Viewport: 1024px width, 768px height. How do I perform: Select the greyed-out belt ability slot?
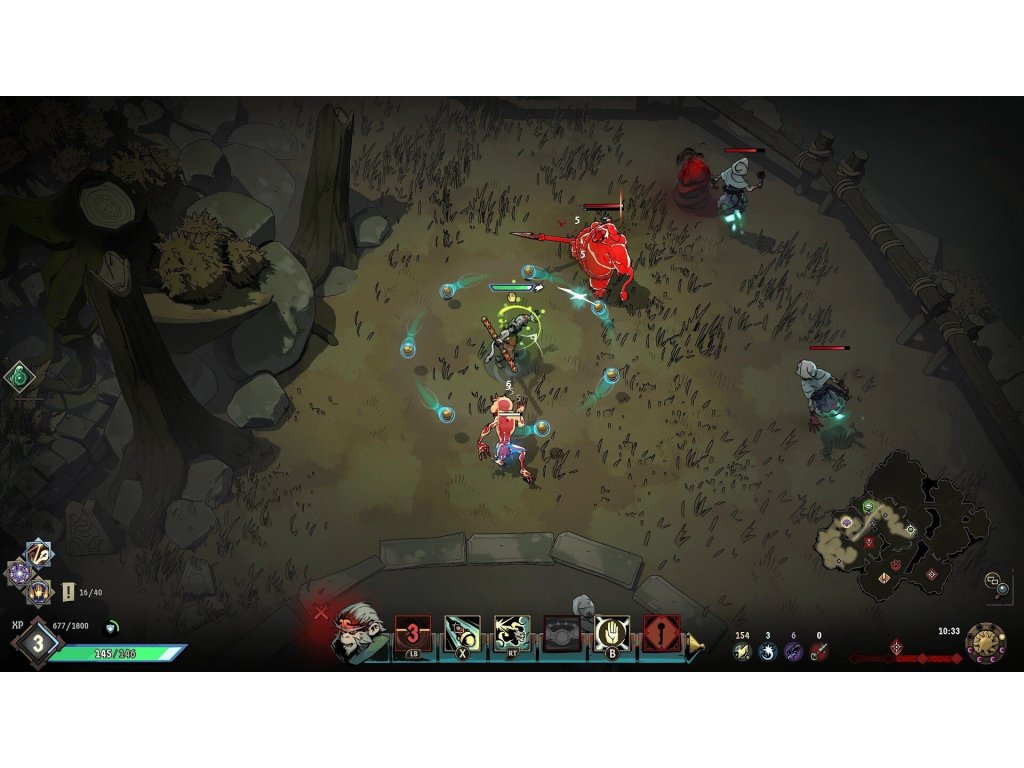point(562,634)
